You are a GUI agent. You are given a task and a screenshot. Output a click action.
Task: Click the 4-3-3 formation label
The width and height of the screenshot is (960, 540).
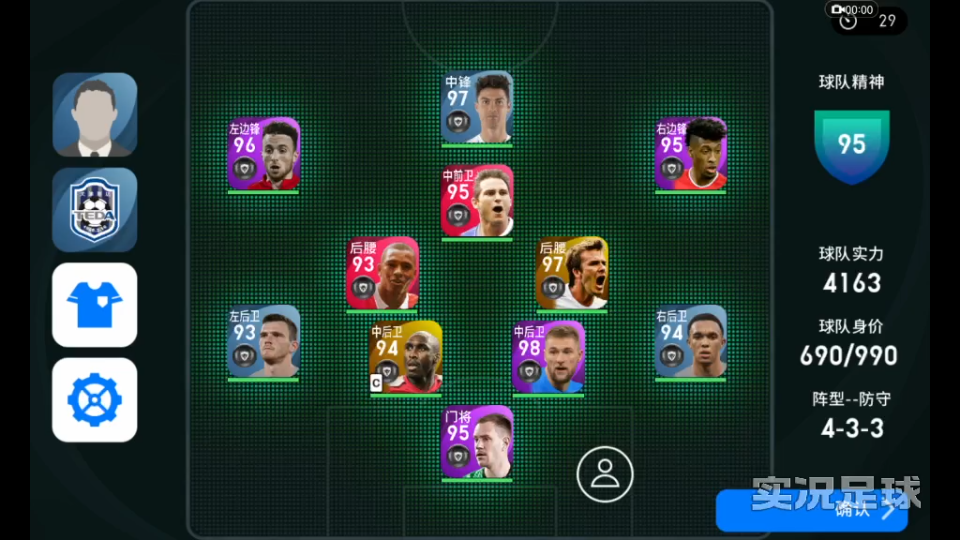[x=852, y=429]
